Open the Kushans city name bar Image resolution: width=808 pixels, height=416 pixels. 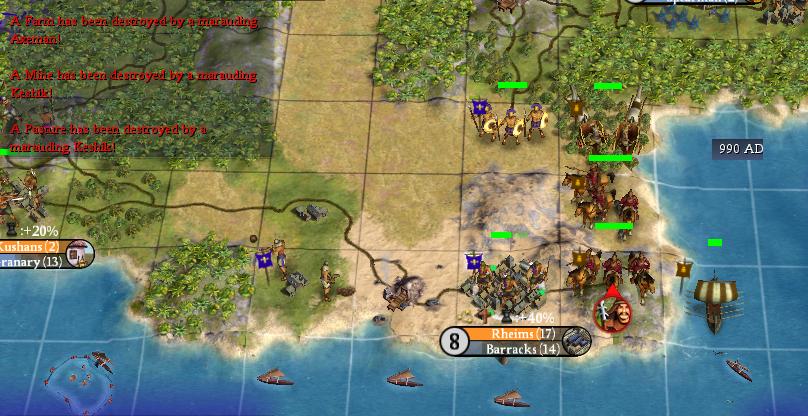(30, 247)
